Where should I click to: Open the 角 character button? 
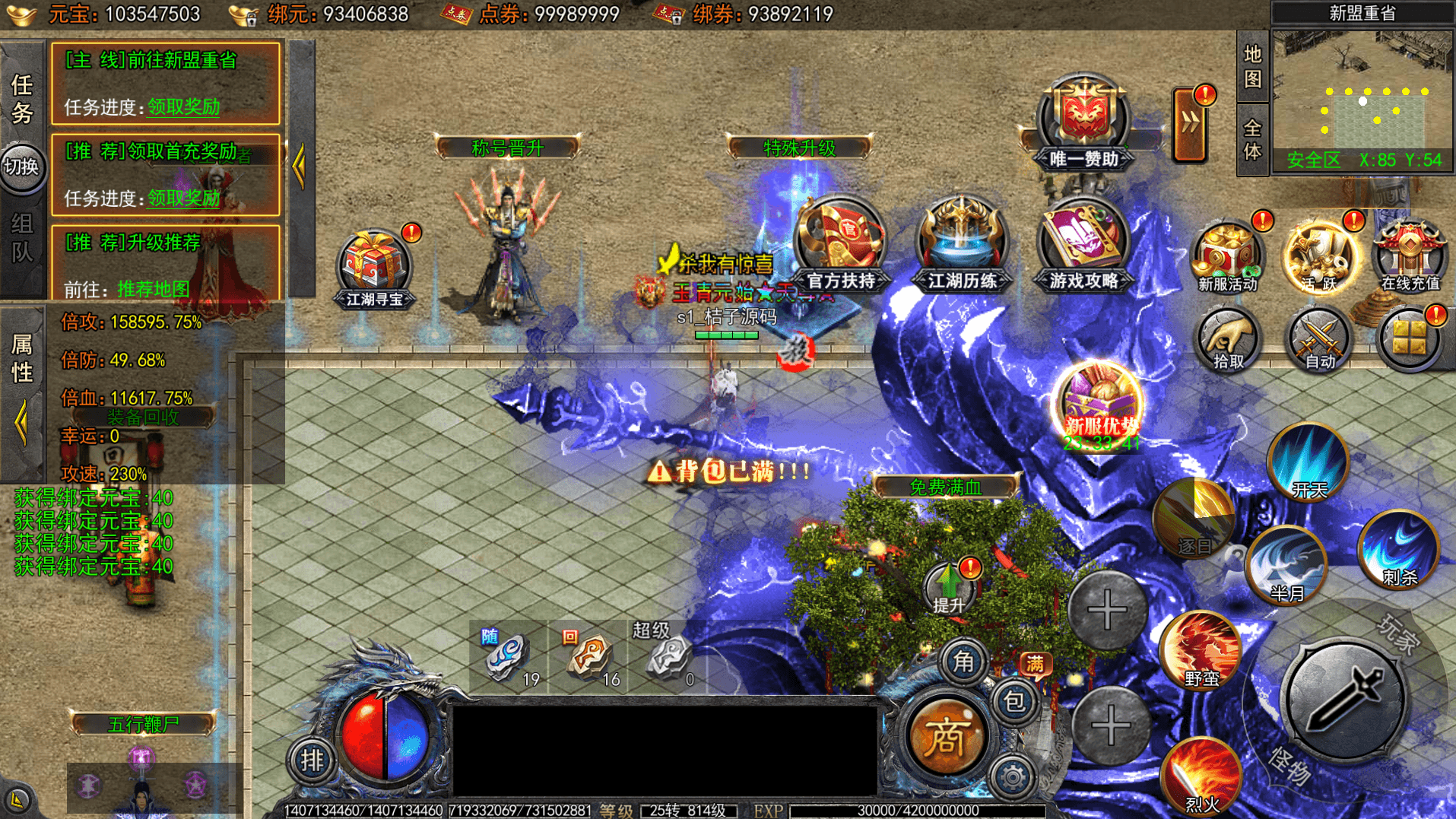pyautogui.click(x=963, y=662)
